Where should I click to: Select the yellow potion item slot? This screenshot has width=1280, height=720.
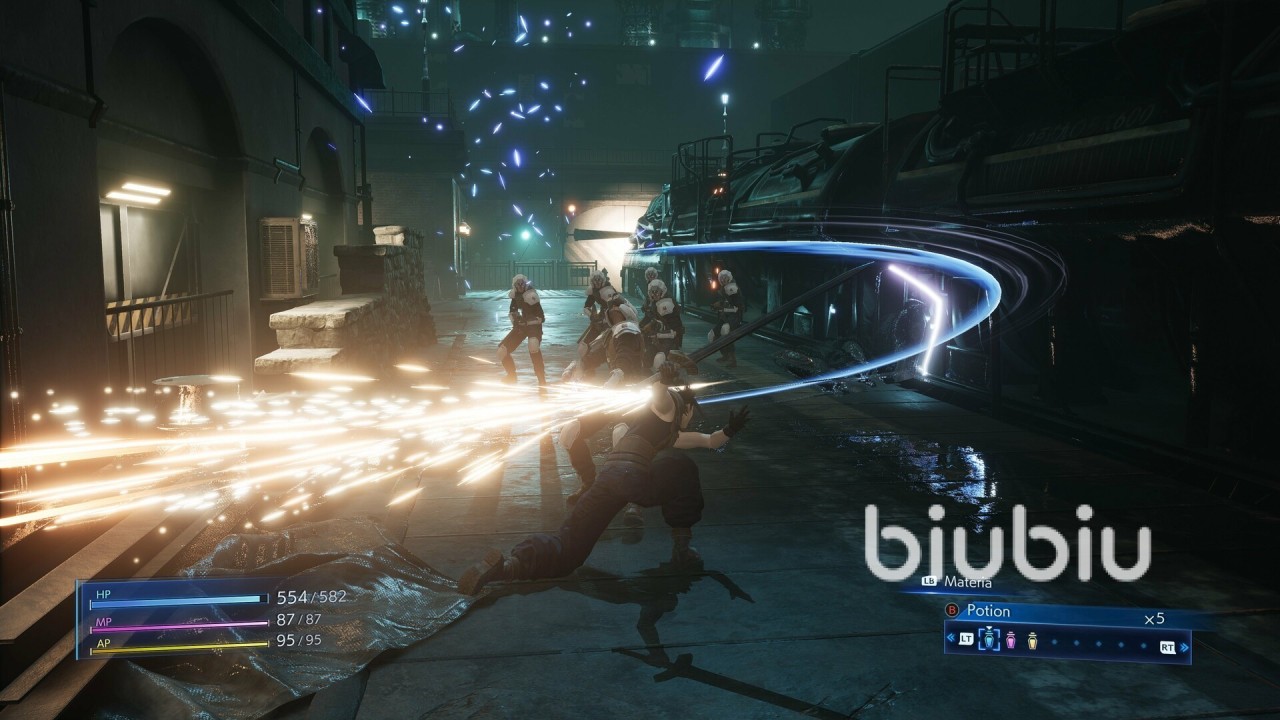click(1032, 641)
